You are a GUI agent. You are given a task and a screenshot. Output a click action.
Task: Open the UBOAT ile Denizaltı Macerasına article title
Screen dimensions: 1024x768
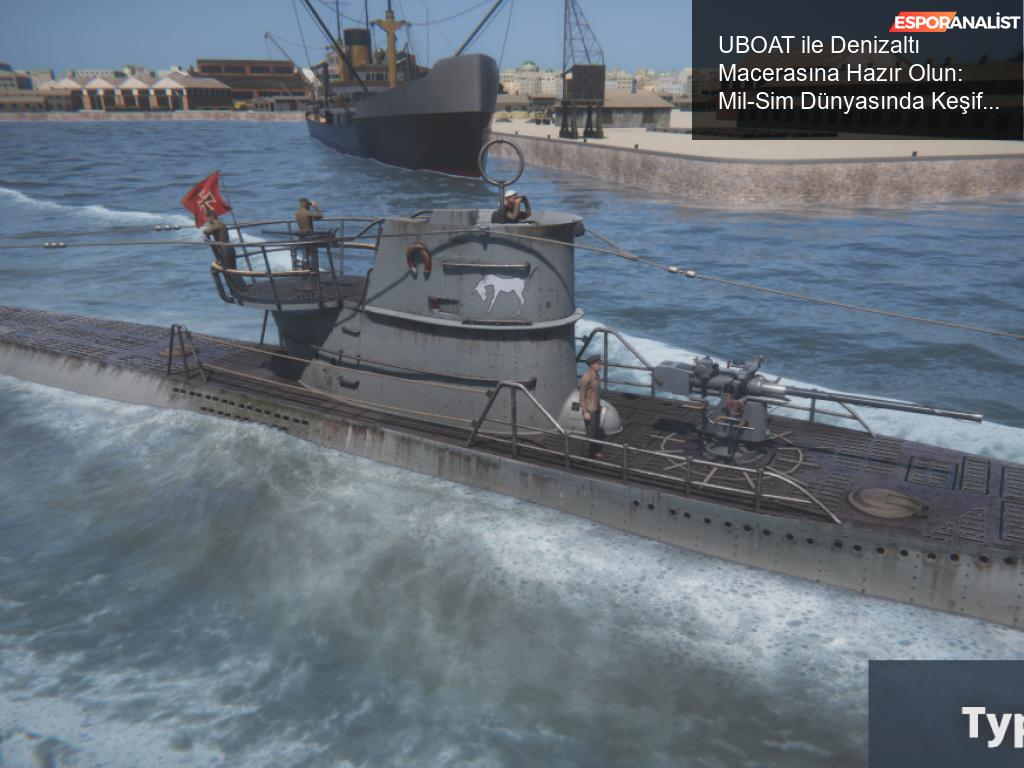[x=859, y=73]
